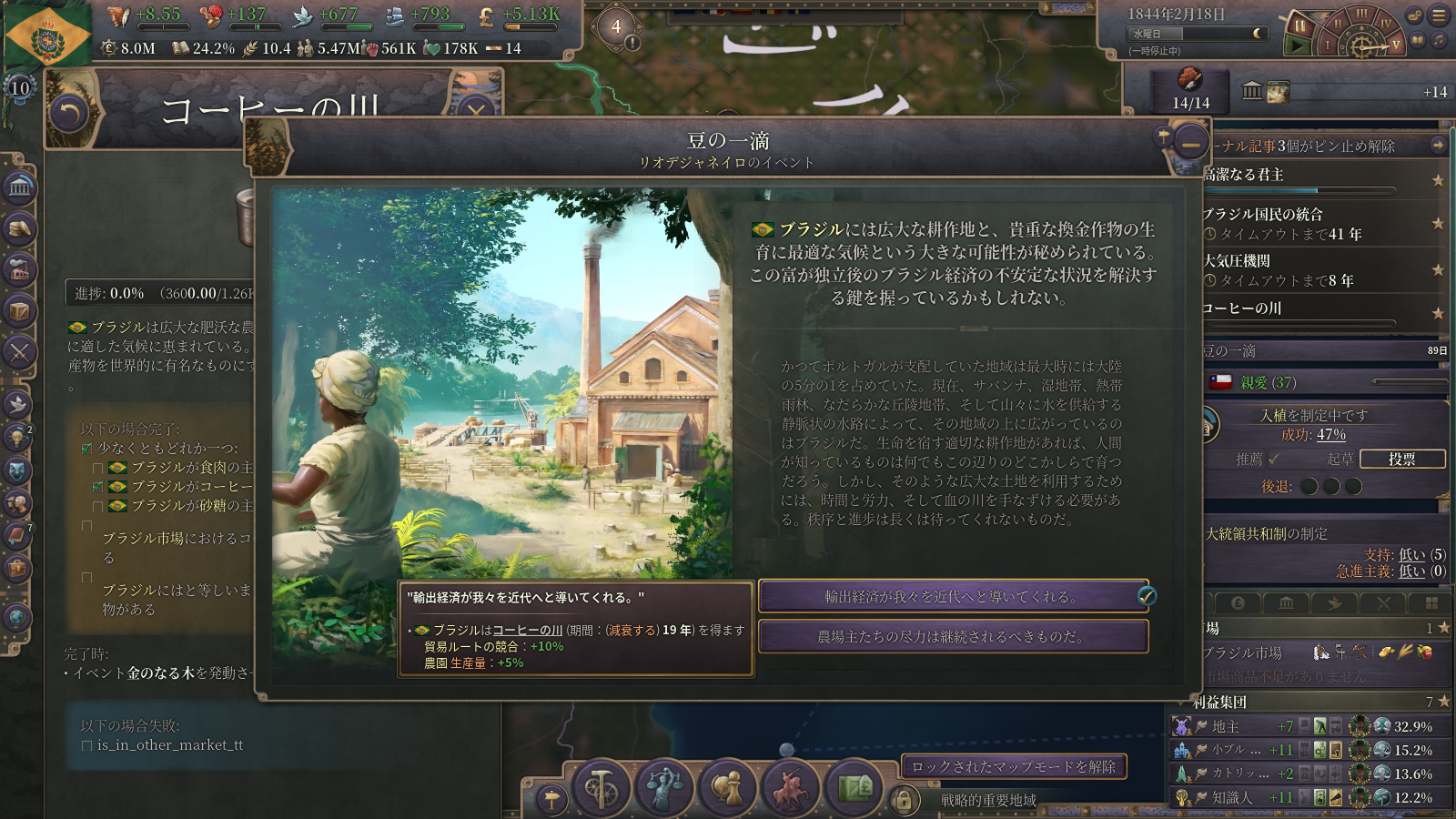Select the 地主 interest group row

[1238, 726]
